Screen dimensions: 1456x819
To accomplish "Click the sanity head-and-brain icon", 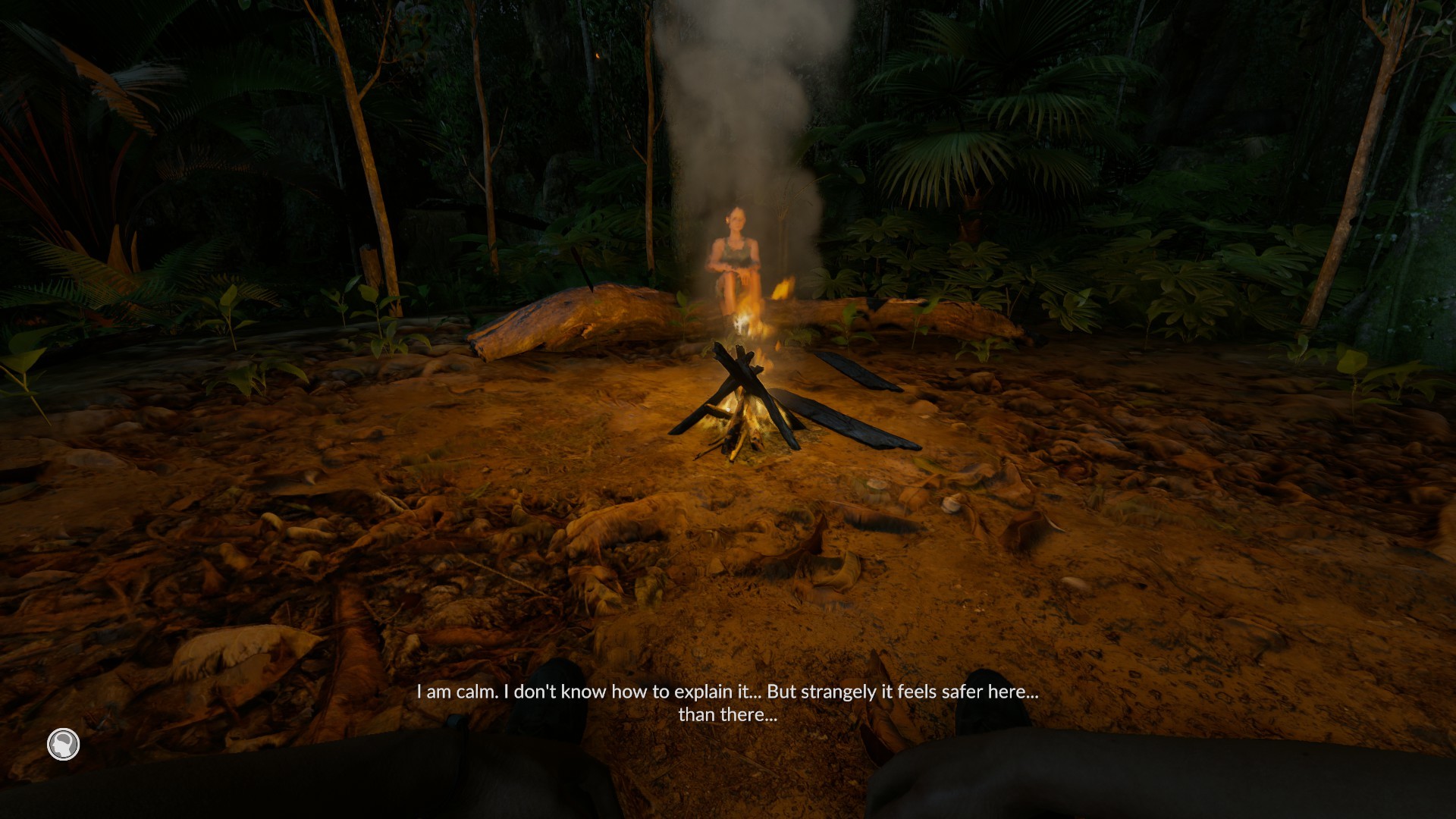I will click(64, 745).
